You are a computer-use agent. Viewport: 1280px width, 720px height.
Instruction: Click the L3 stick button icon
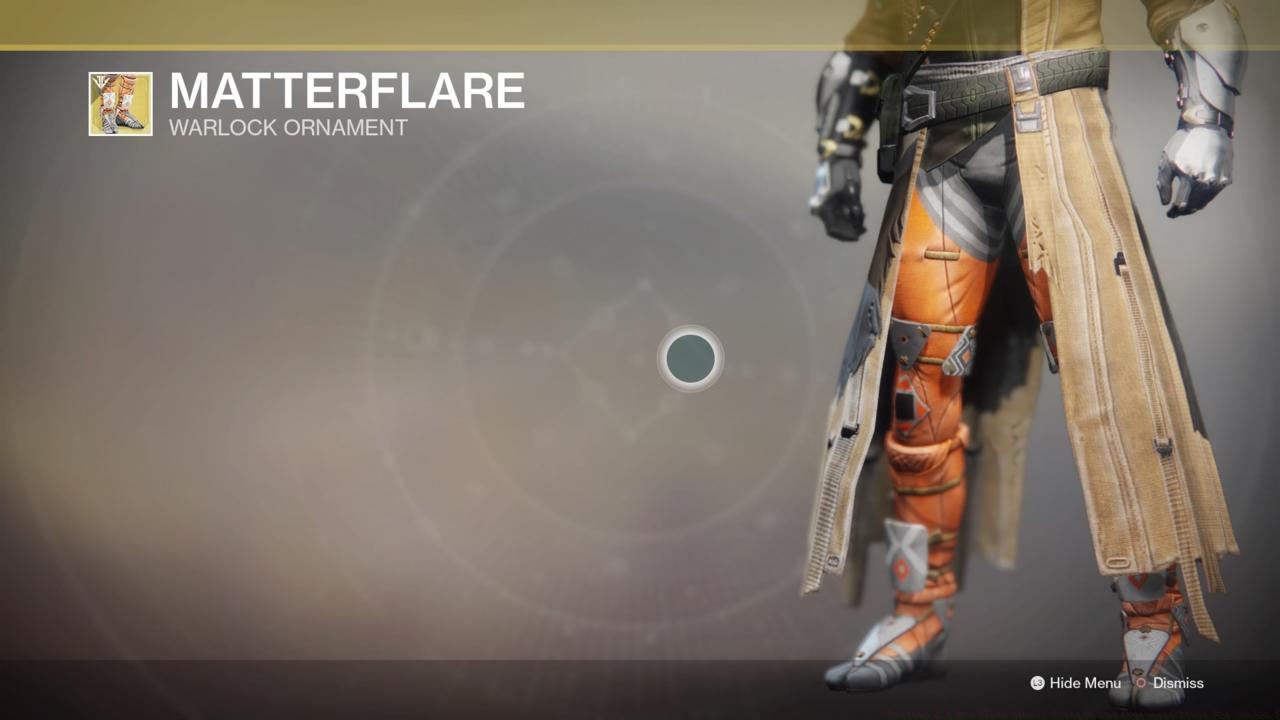1037,683
